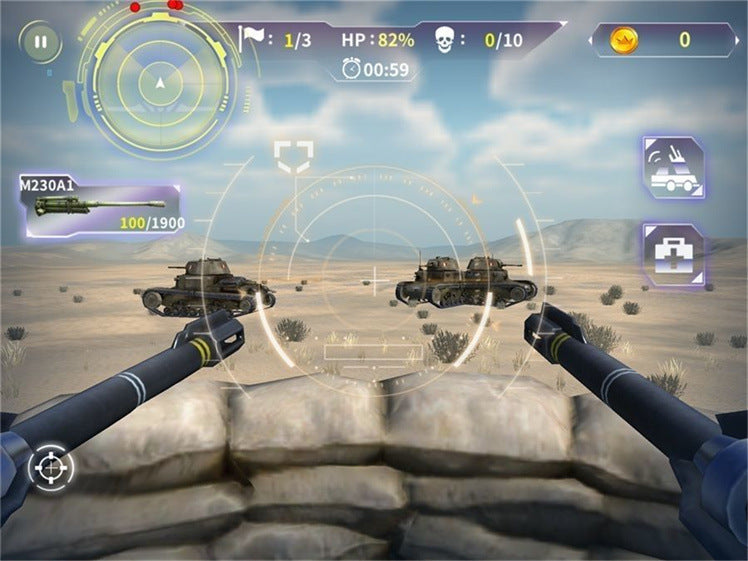Toggle the crosshair aim button
The image size is (748, 561).
pyautogui.click(x=50, y=467)
